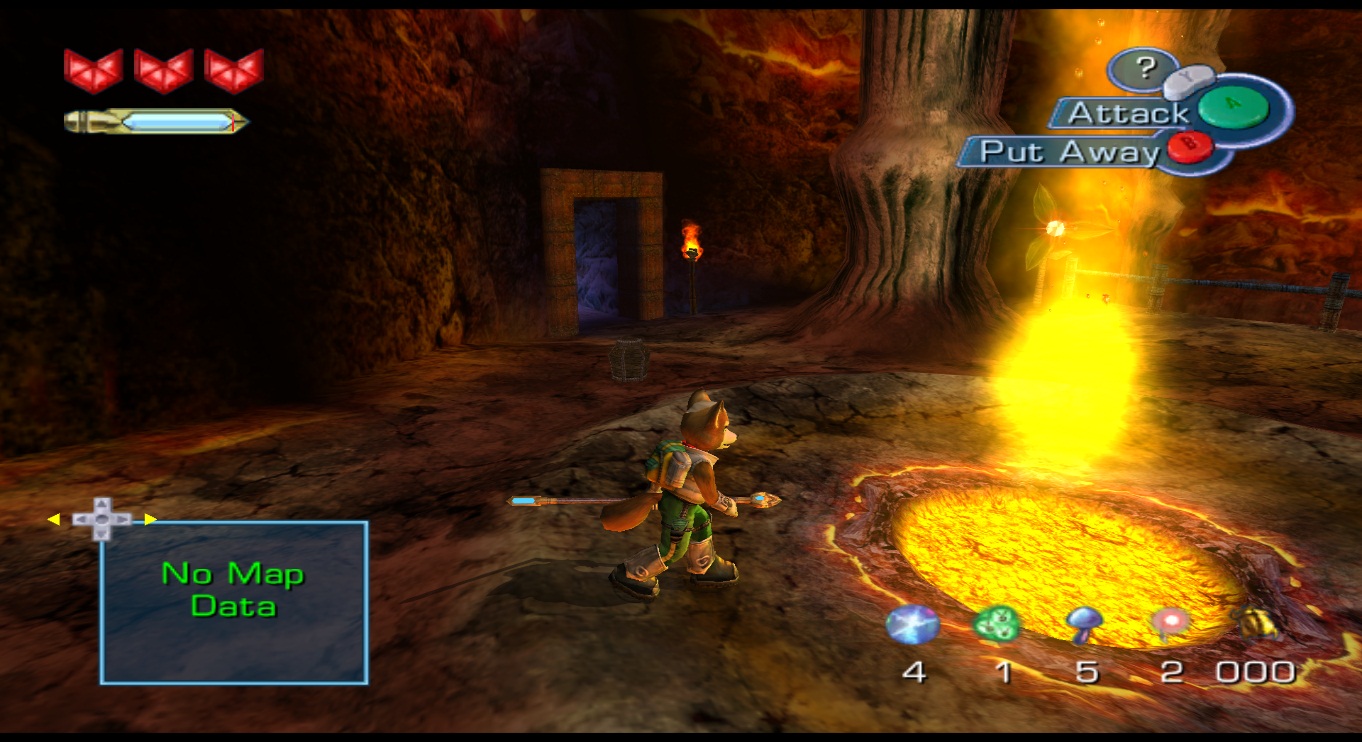
Task: Pick the pink flower item icon
Action: [1169, 623]
